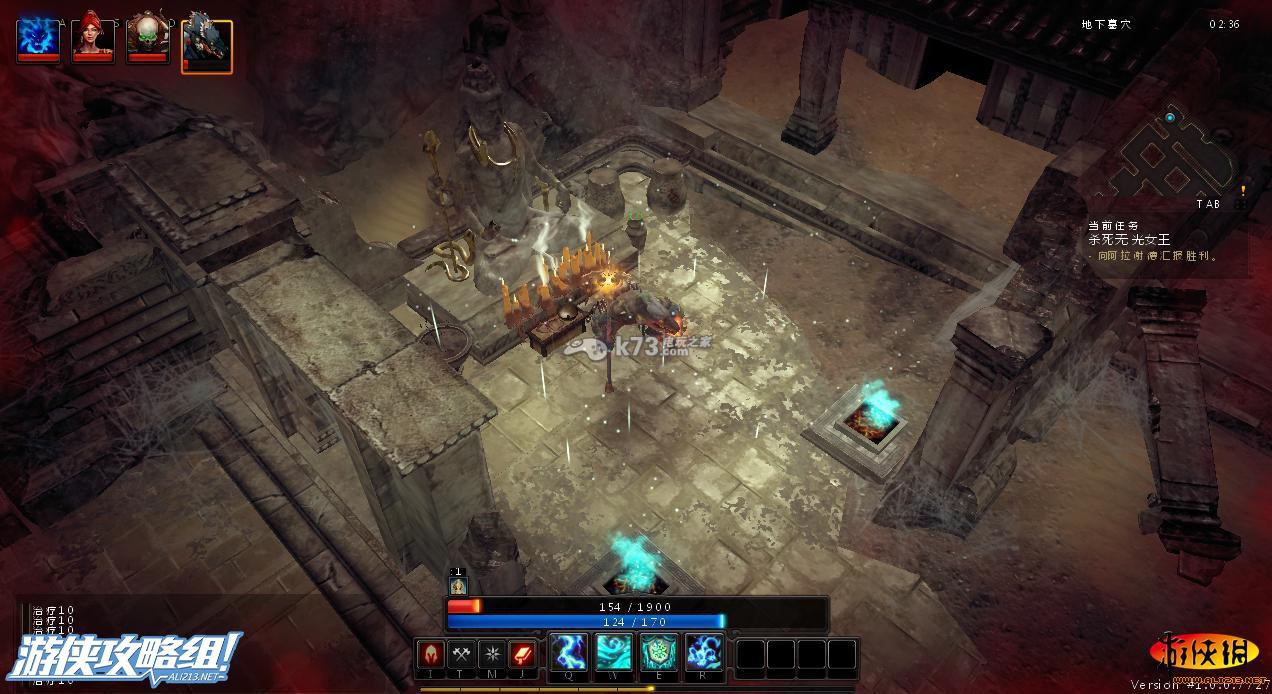Activate the Q lightning ability
This screenshot has width=1272, height=694.
[x=568, y=653]
